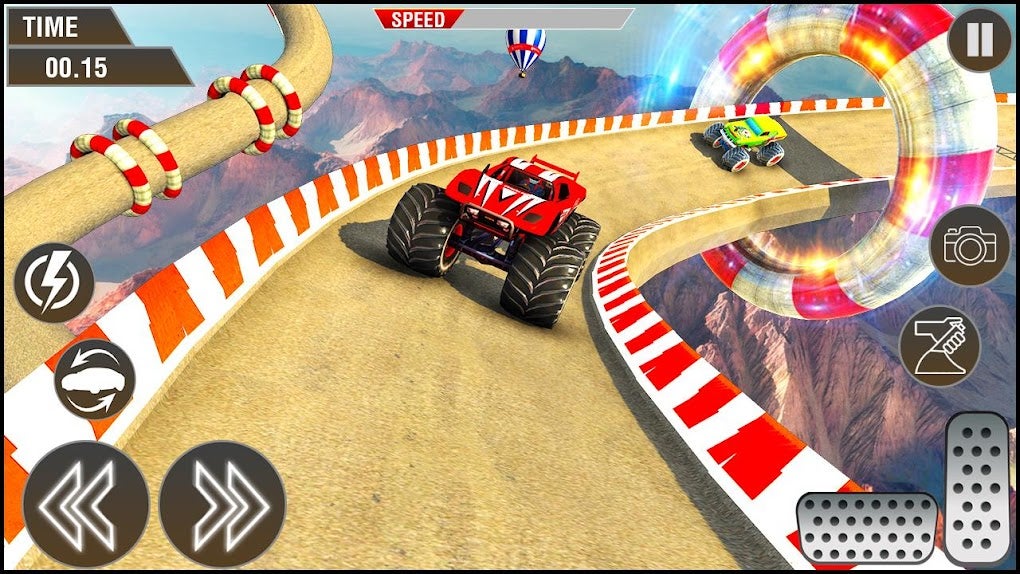The image size is (1020, 574).
Task: Step on the tall gas pedal
Action: click(x=979, y=488)
